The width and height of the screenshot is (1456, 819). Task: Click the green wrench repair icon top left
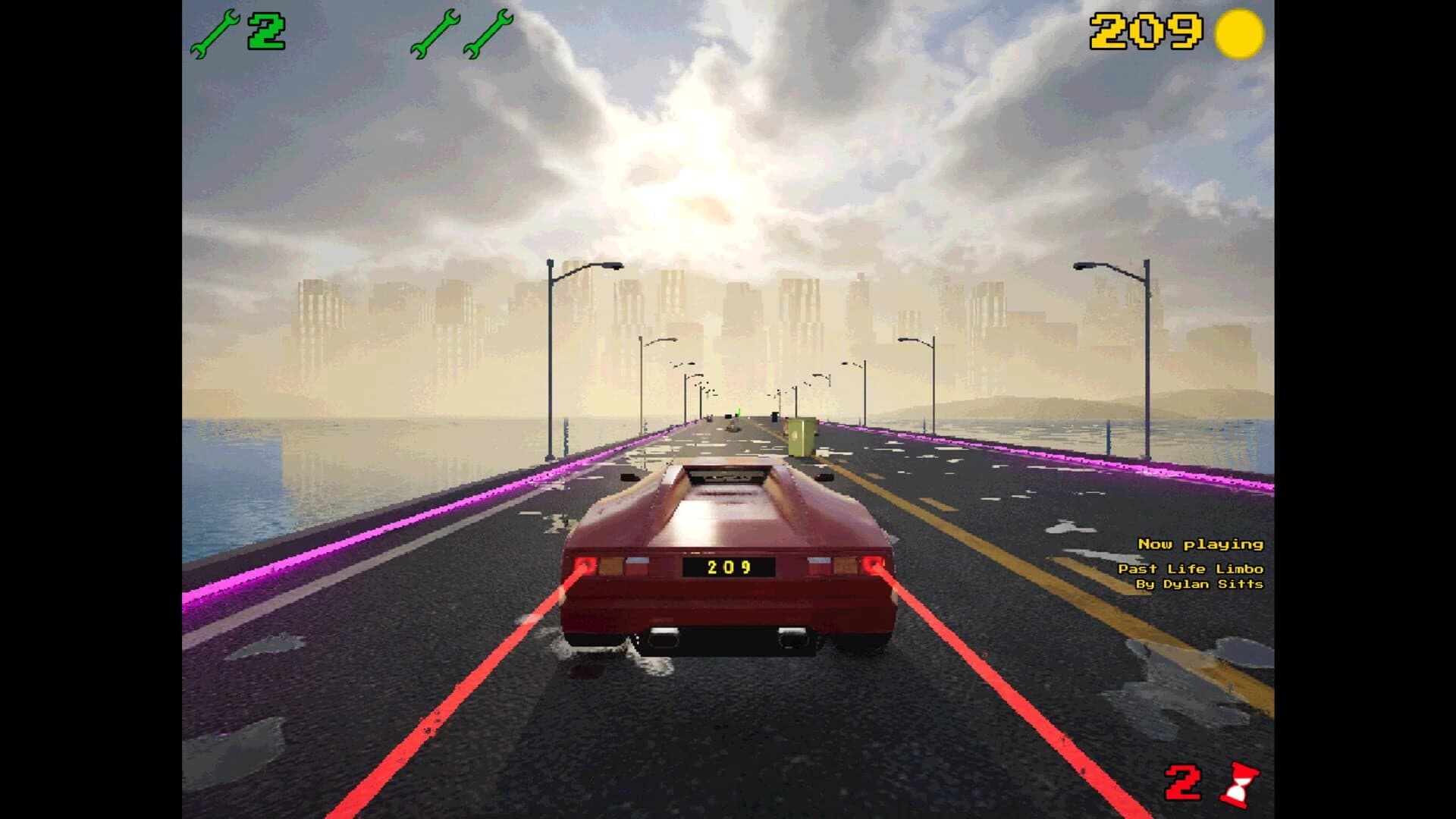point(218,32)
